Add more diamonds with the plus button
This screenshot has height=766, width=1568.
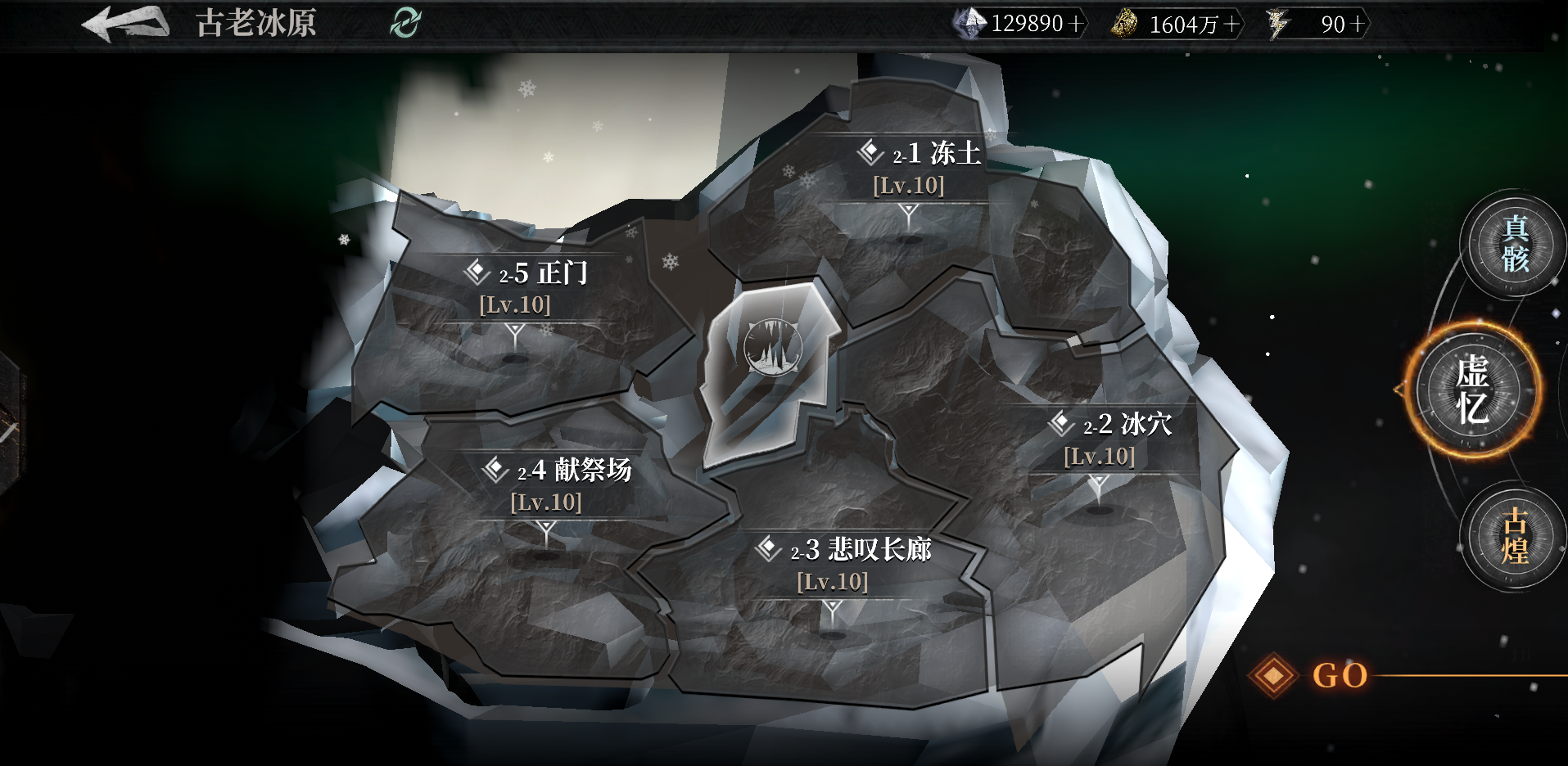[1076, 24]
